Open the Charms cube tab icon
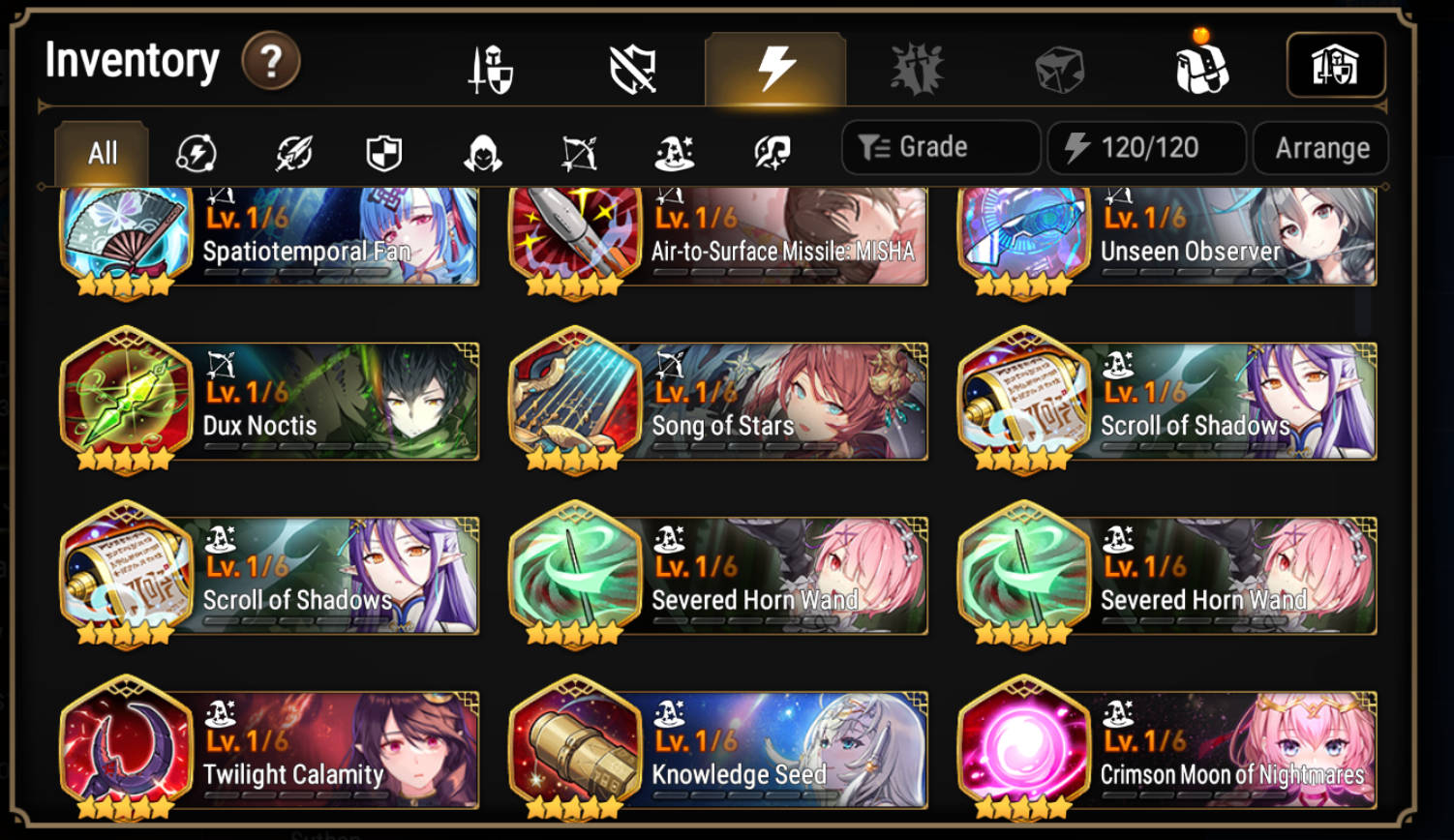 [x=1058, y=65]
